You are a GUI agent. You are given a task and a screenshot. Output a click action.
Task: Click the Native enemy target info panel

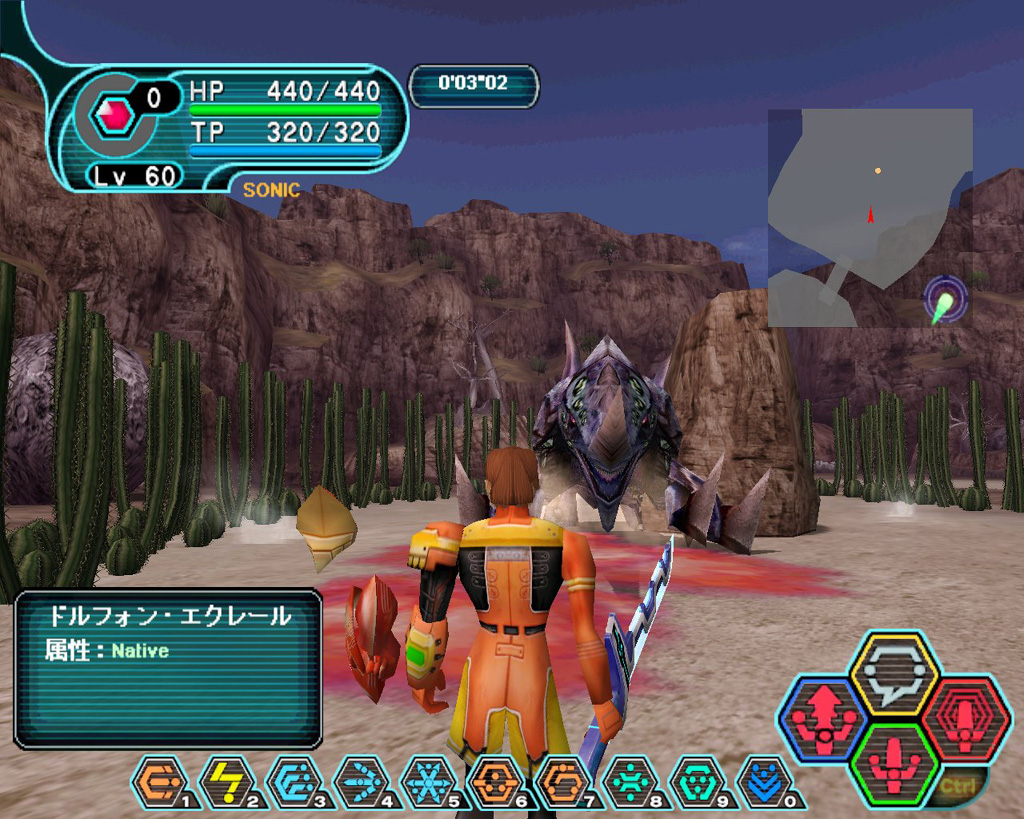click(168, 669)
